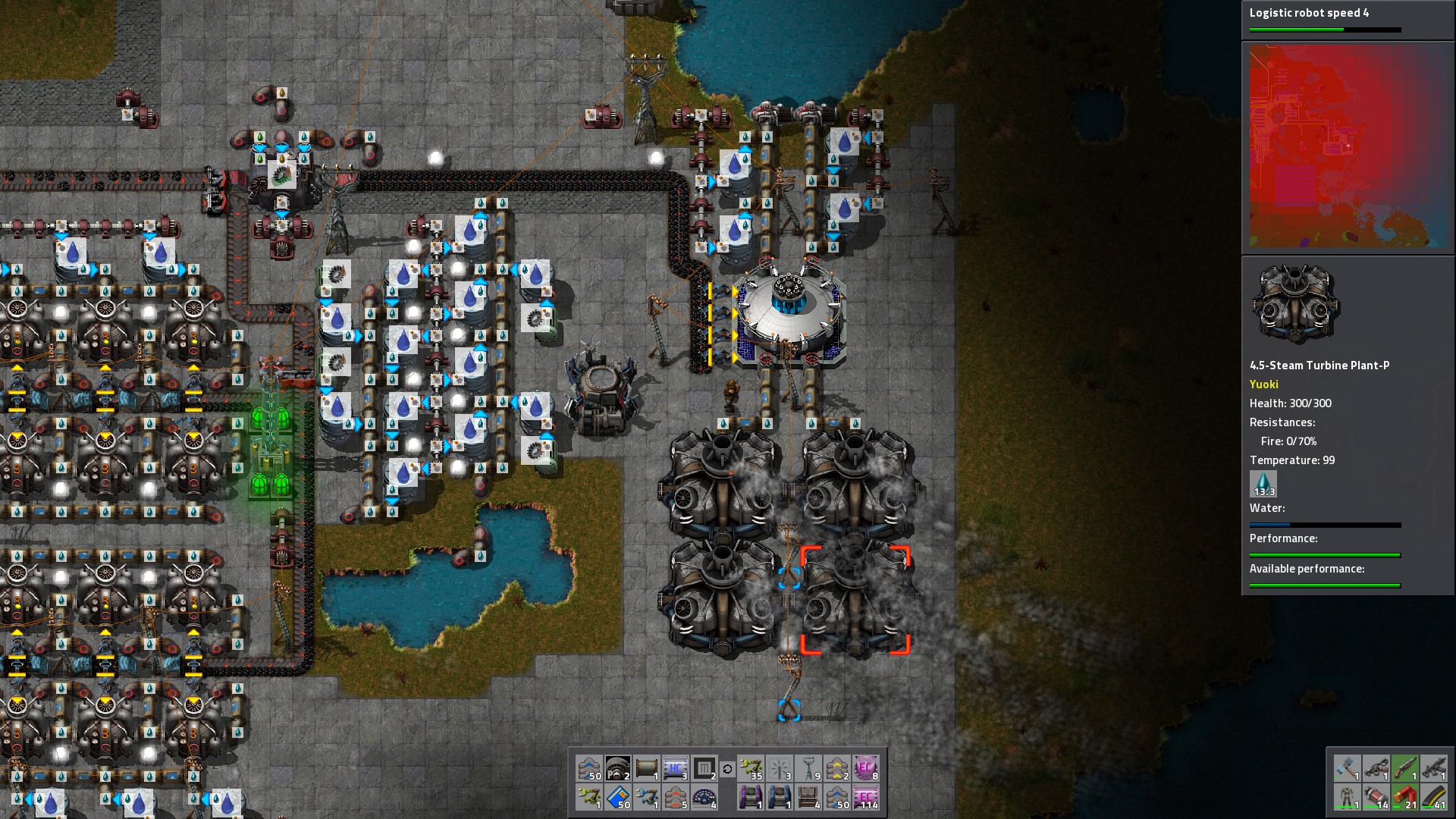The height and width of the screenshot is (819, 1456).
Task: Select the yellow chevron item slot
Action: click(x=837, y=768)
